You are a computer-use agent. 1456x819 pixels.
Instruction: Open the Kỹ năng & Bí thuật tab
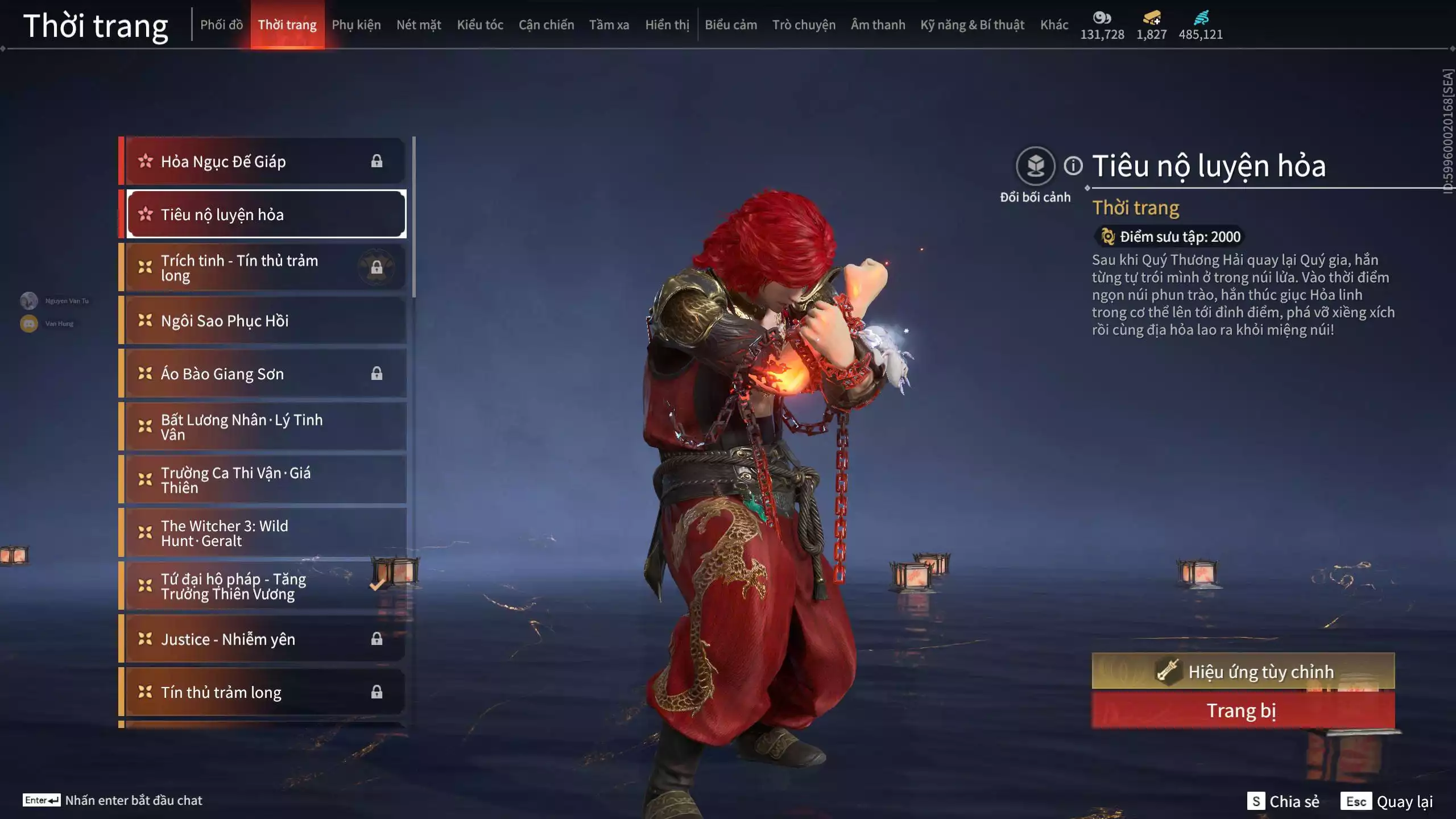click(x=972, y=25)
